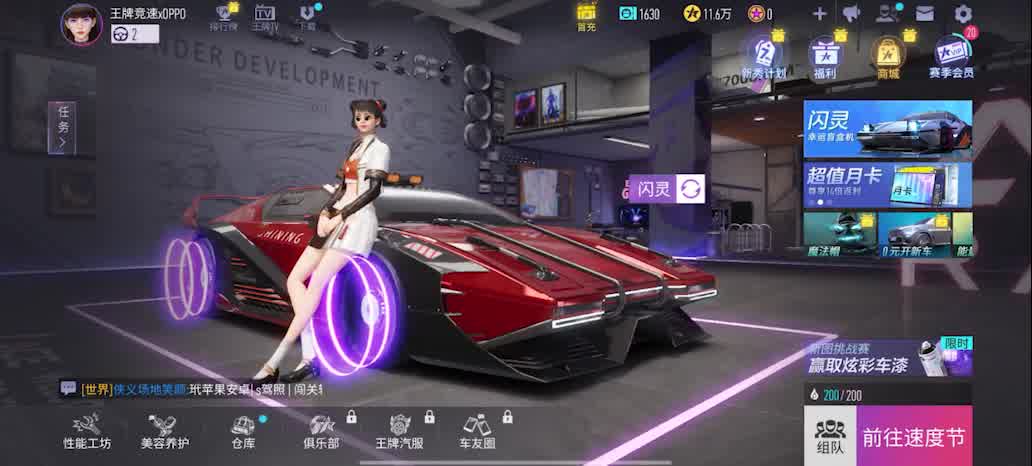Tap the 首充 first-recharge gift icon
This screenshot has height=466, width=1032.
point(586,15)
